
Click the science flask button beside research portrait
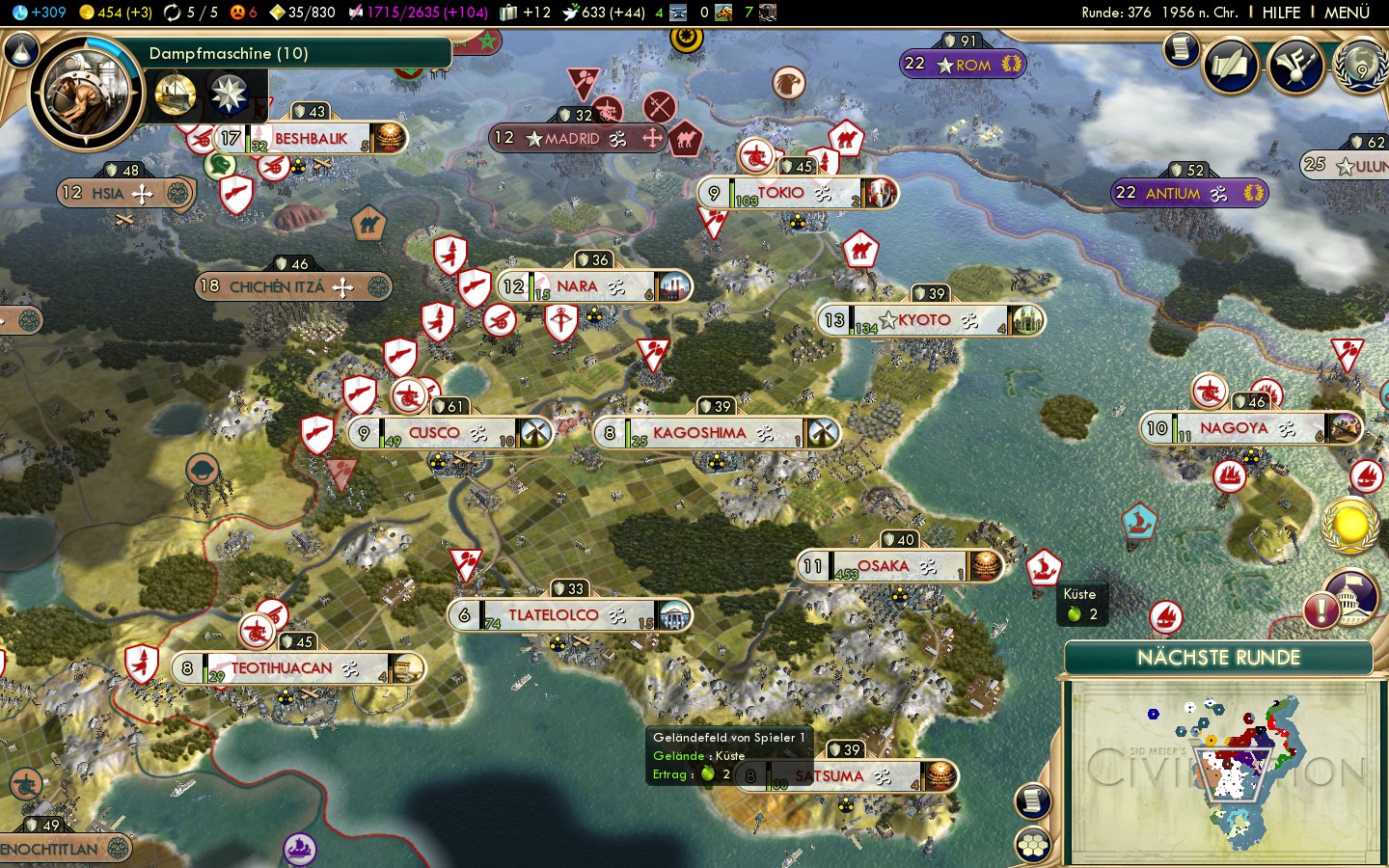21,51
